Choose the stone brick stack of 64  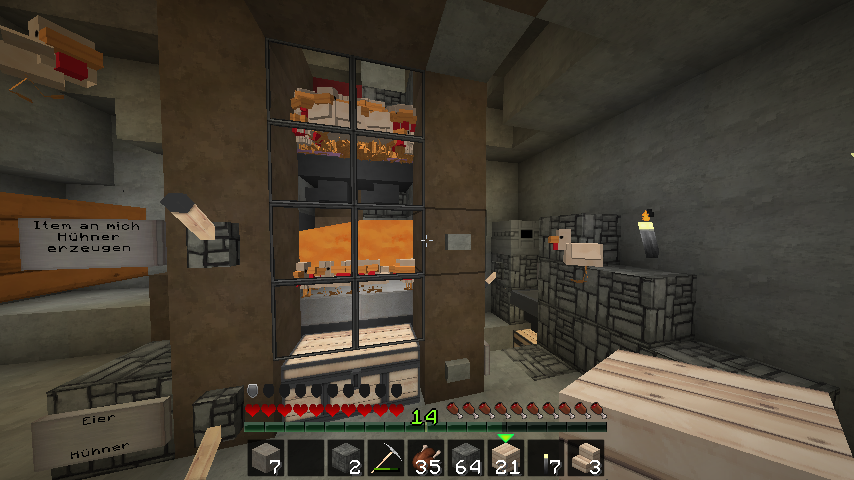tap(465, 458)
